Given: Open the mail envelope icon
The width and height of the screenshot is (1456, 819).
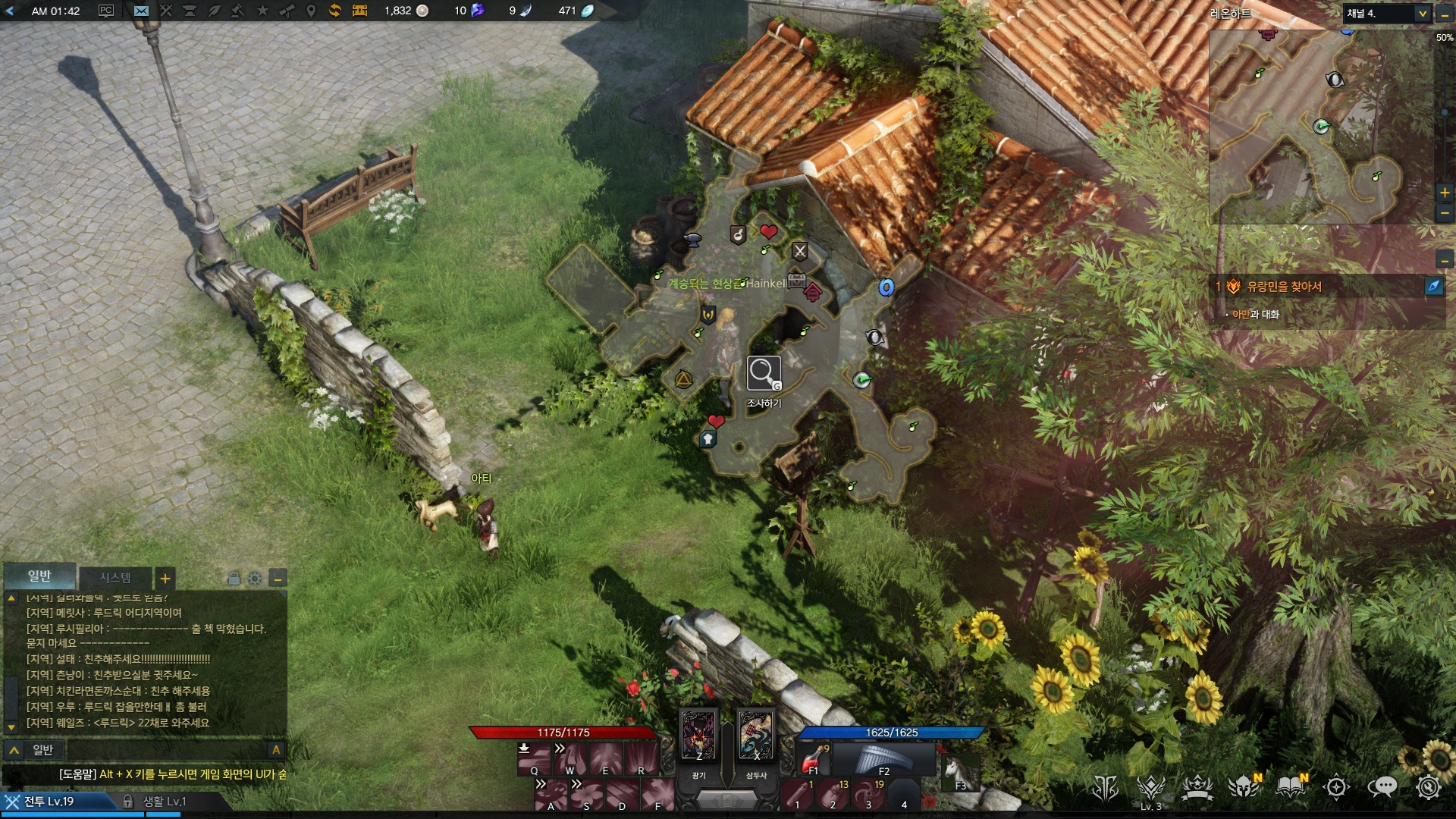Looking at the screenshot, I should click(x=141, y=11).
